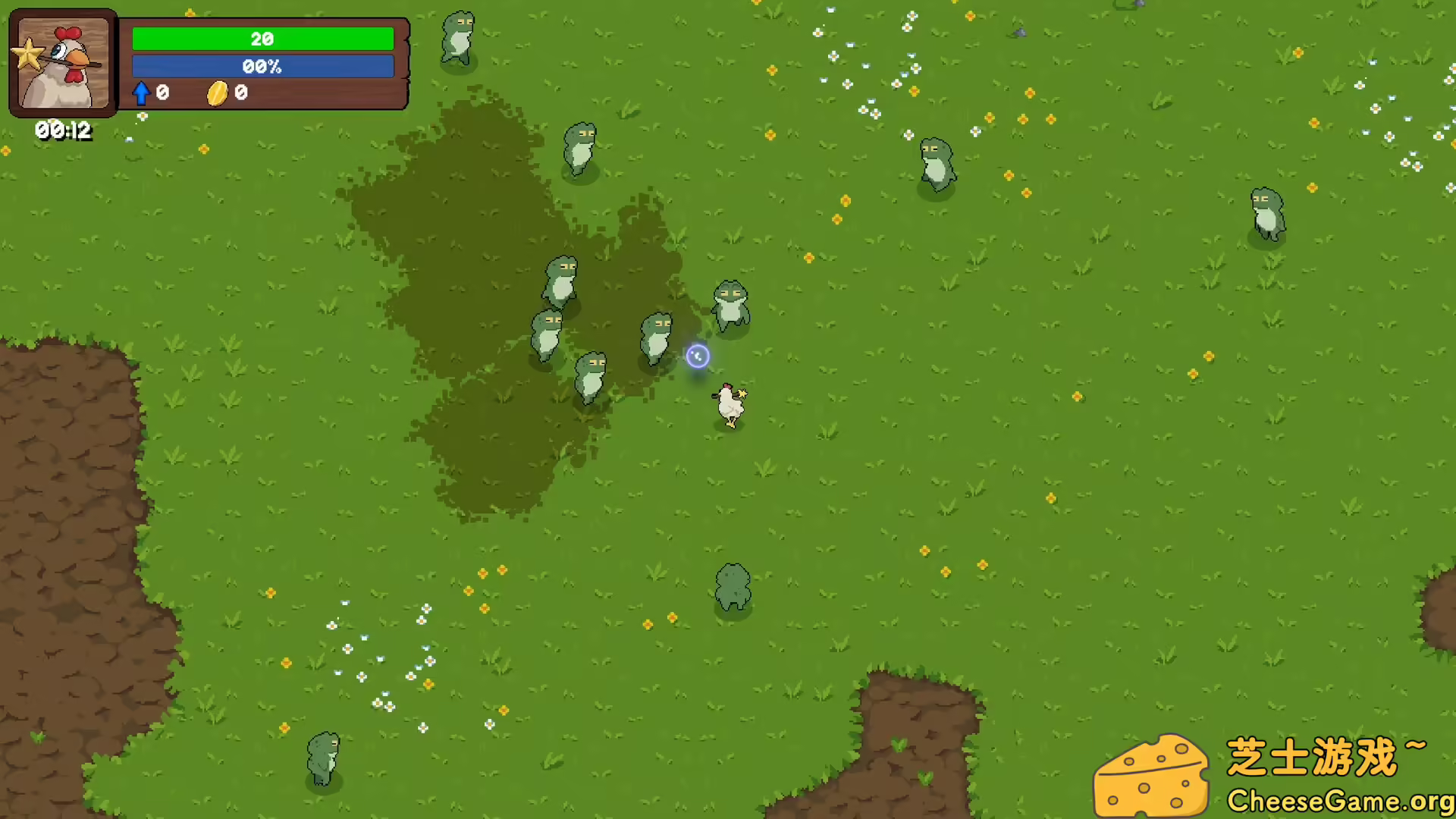Click the lone frog near the top-left corner

(x=458, y=38)
